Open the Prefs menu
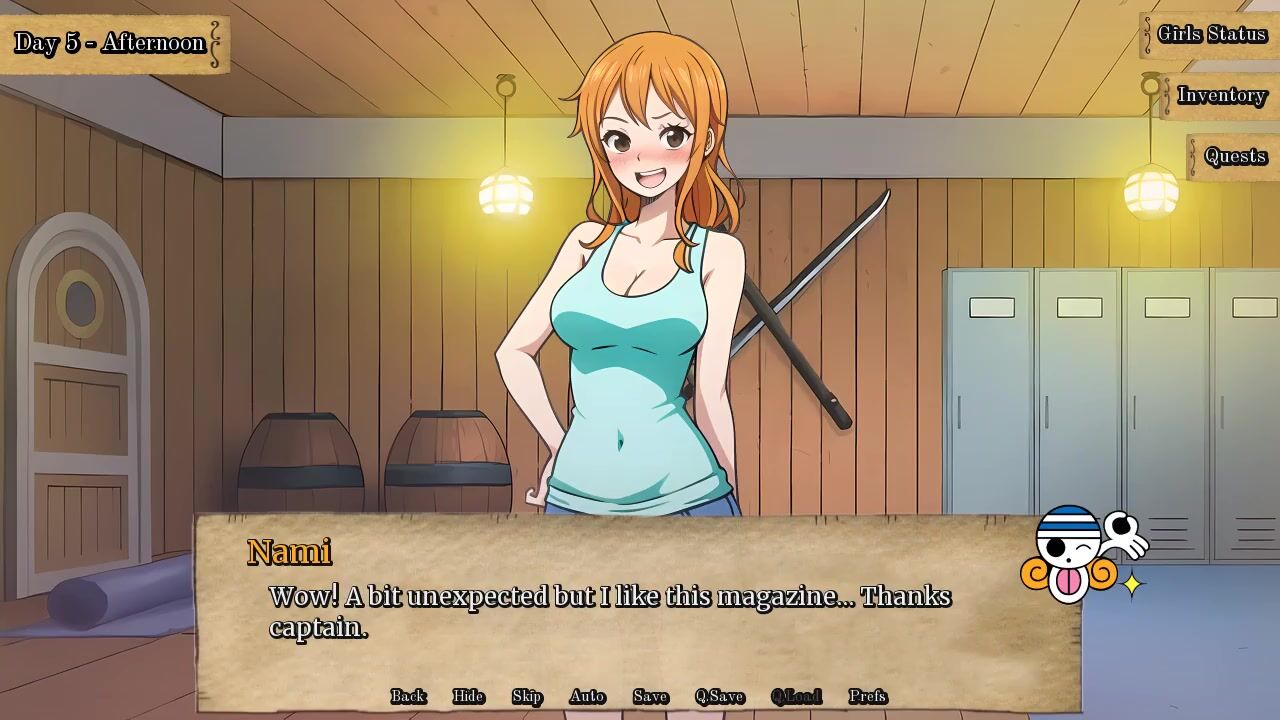1280x720 pixels. tap(867, 696)
